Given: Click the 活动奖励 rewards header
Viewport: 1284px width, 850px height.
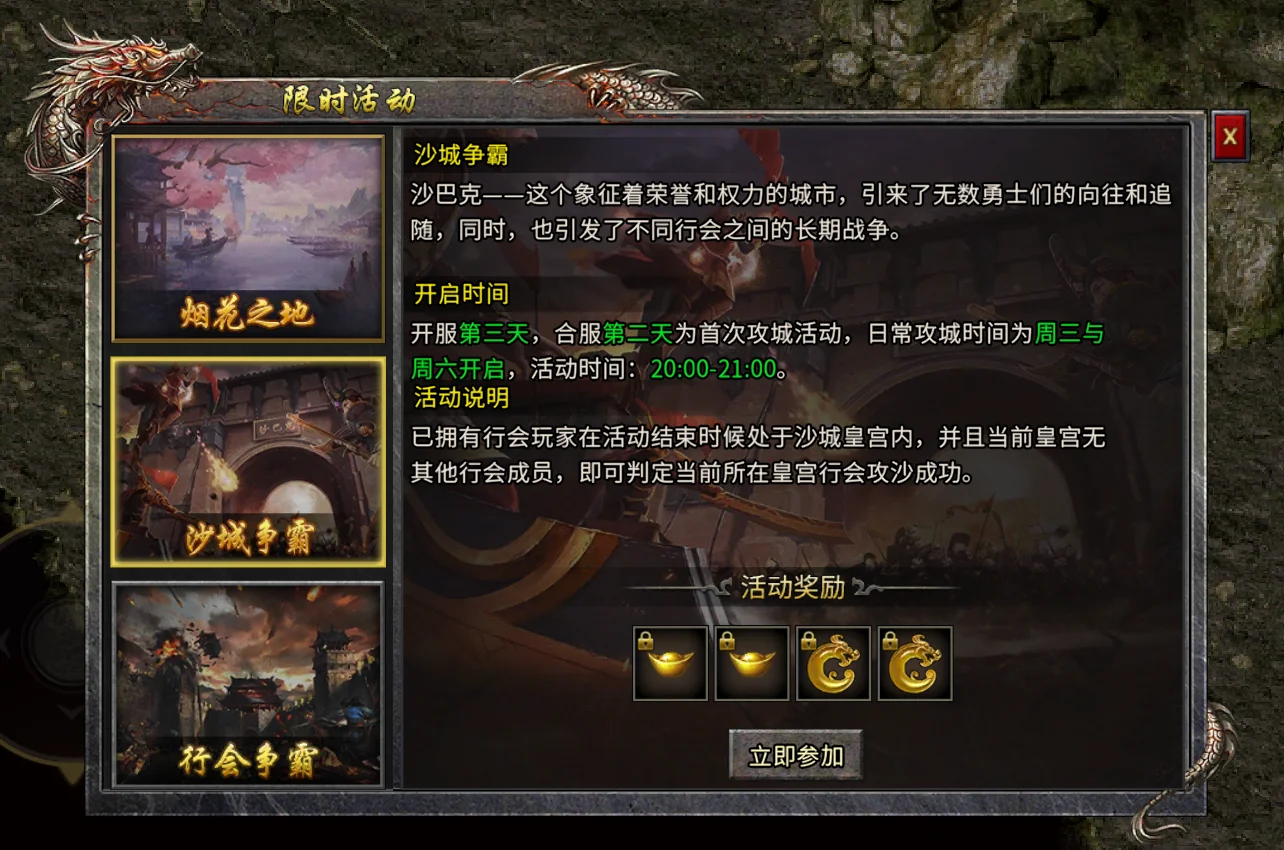Looking at the screenshot, I should click(795, 588).
